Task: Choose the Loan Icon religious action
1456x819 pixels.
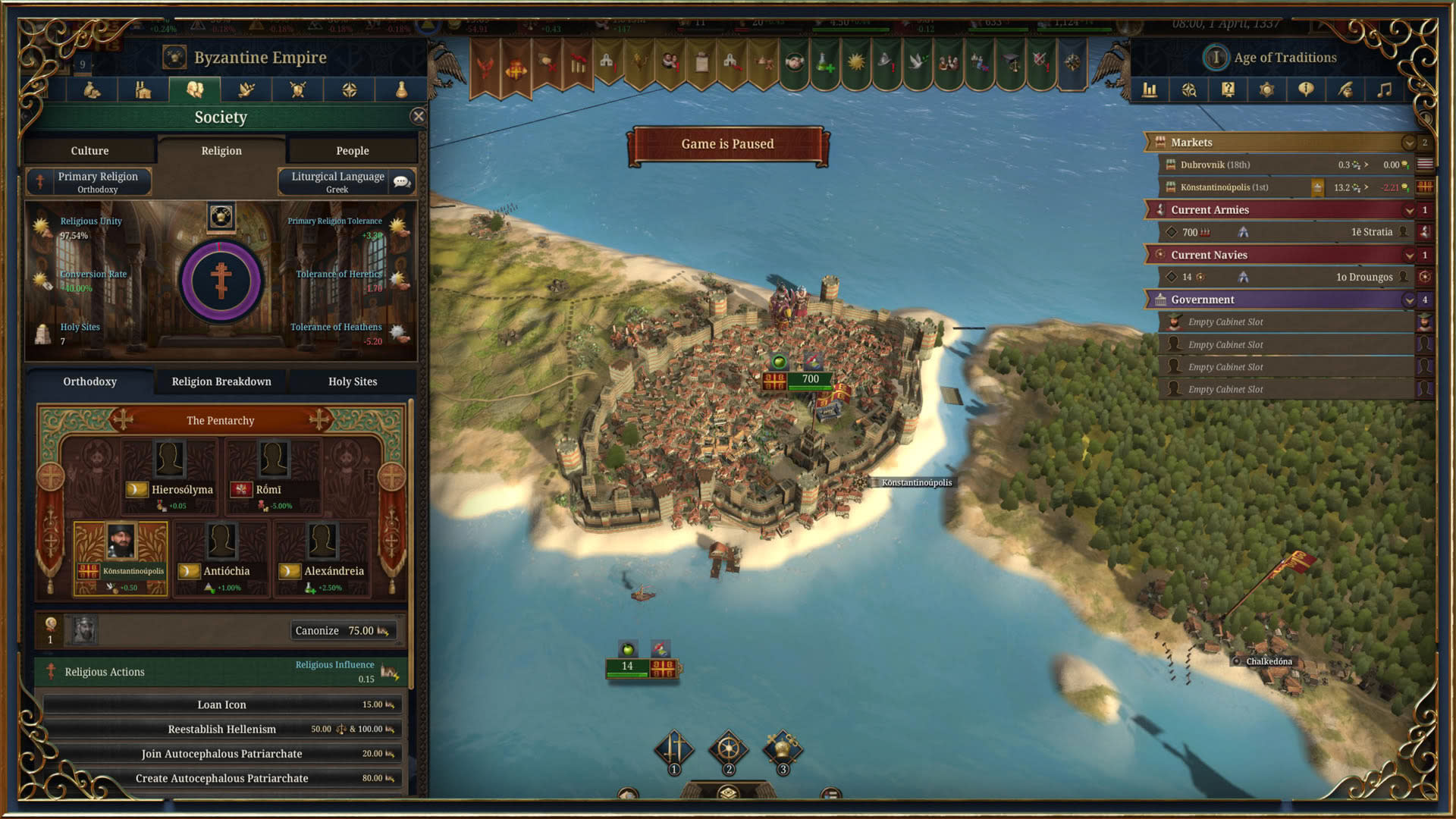Action: coord(221,704)
